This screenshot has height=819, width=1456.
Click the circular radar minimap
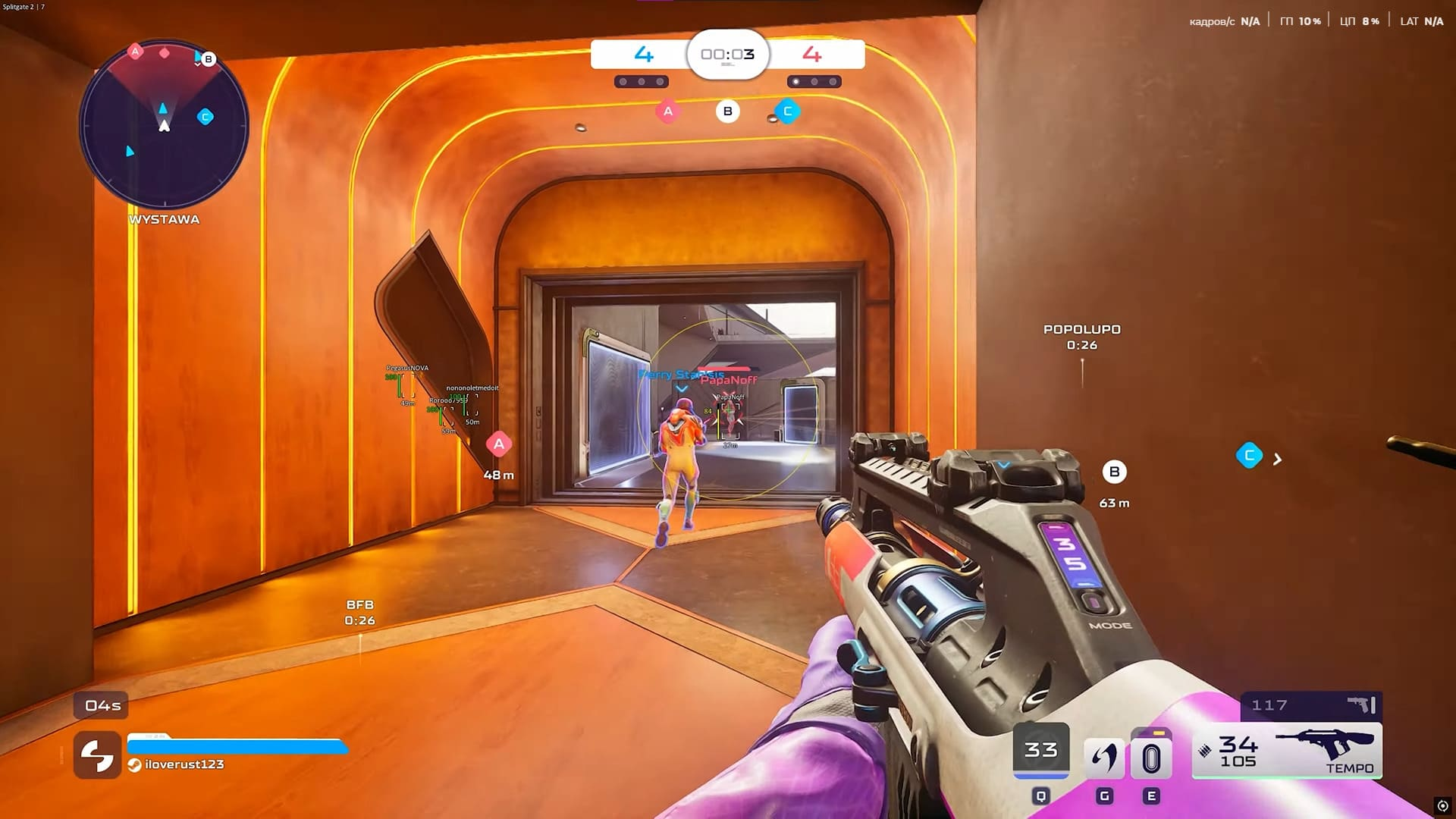[164, 125]
